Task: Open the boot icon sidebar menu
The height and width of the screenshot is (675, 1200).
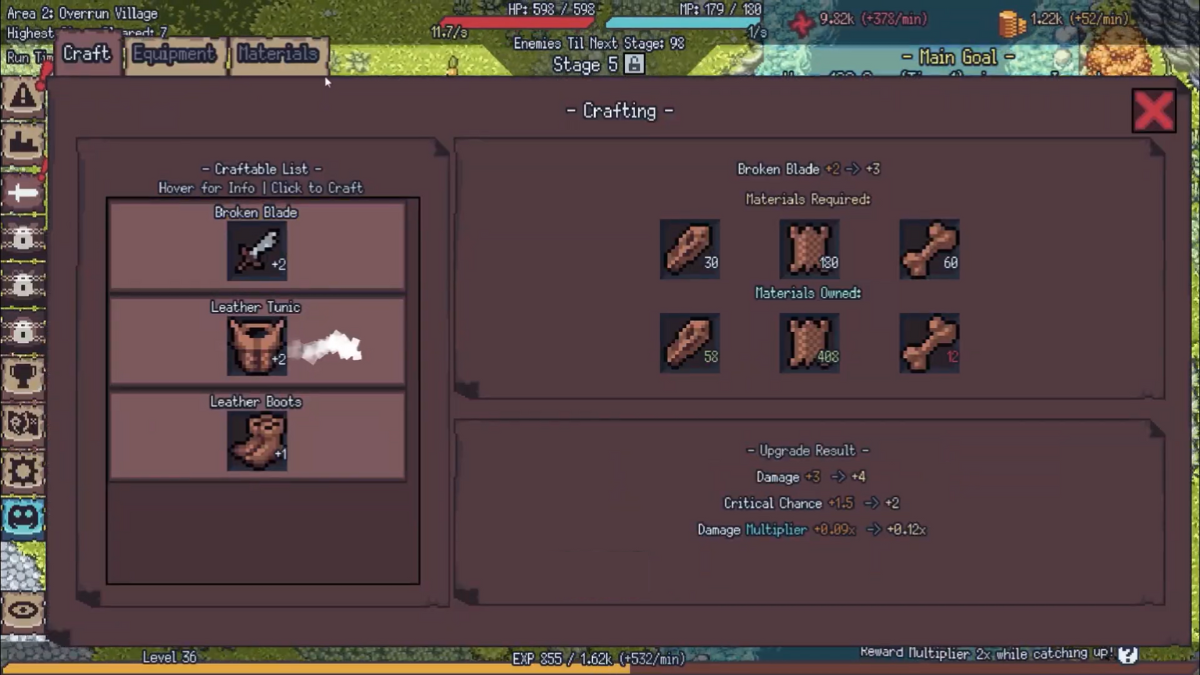Action: point(22,145)
